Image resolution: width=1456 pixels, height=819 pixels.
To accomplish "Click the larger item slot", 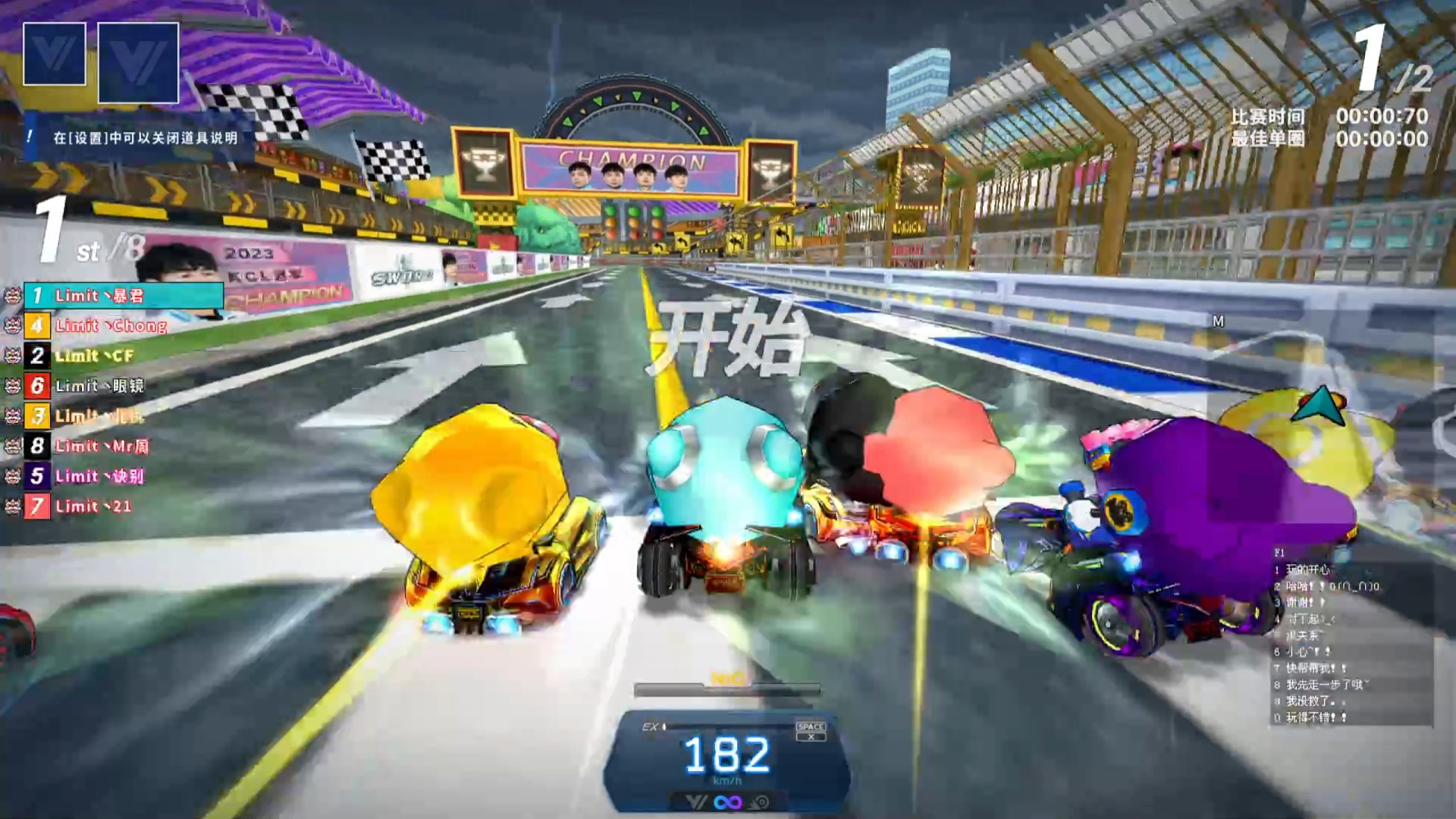I will (138, 62).
